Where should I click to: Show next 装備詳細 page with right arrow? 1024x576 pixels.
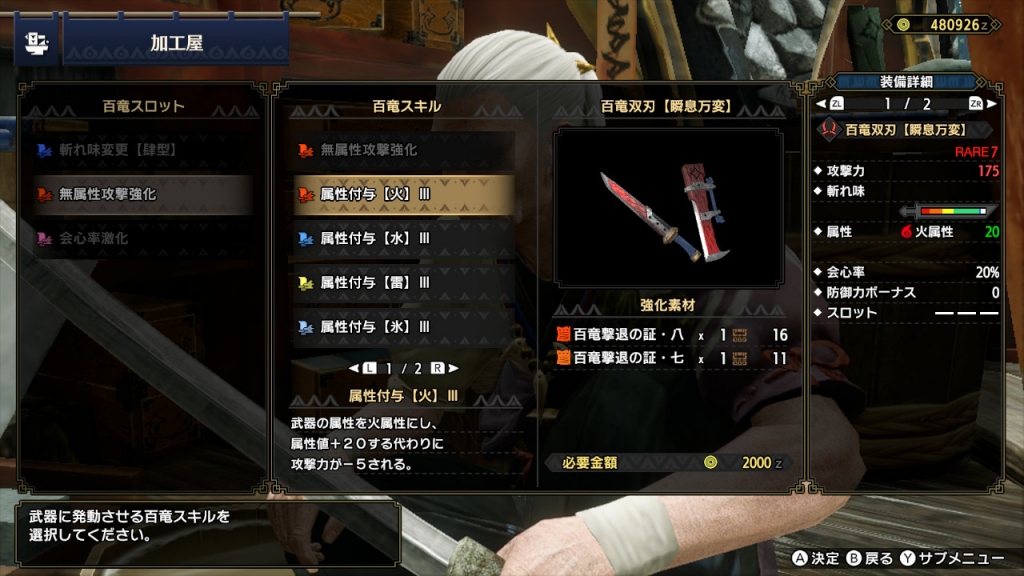coord(991,103)
